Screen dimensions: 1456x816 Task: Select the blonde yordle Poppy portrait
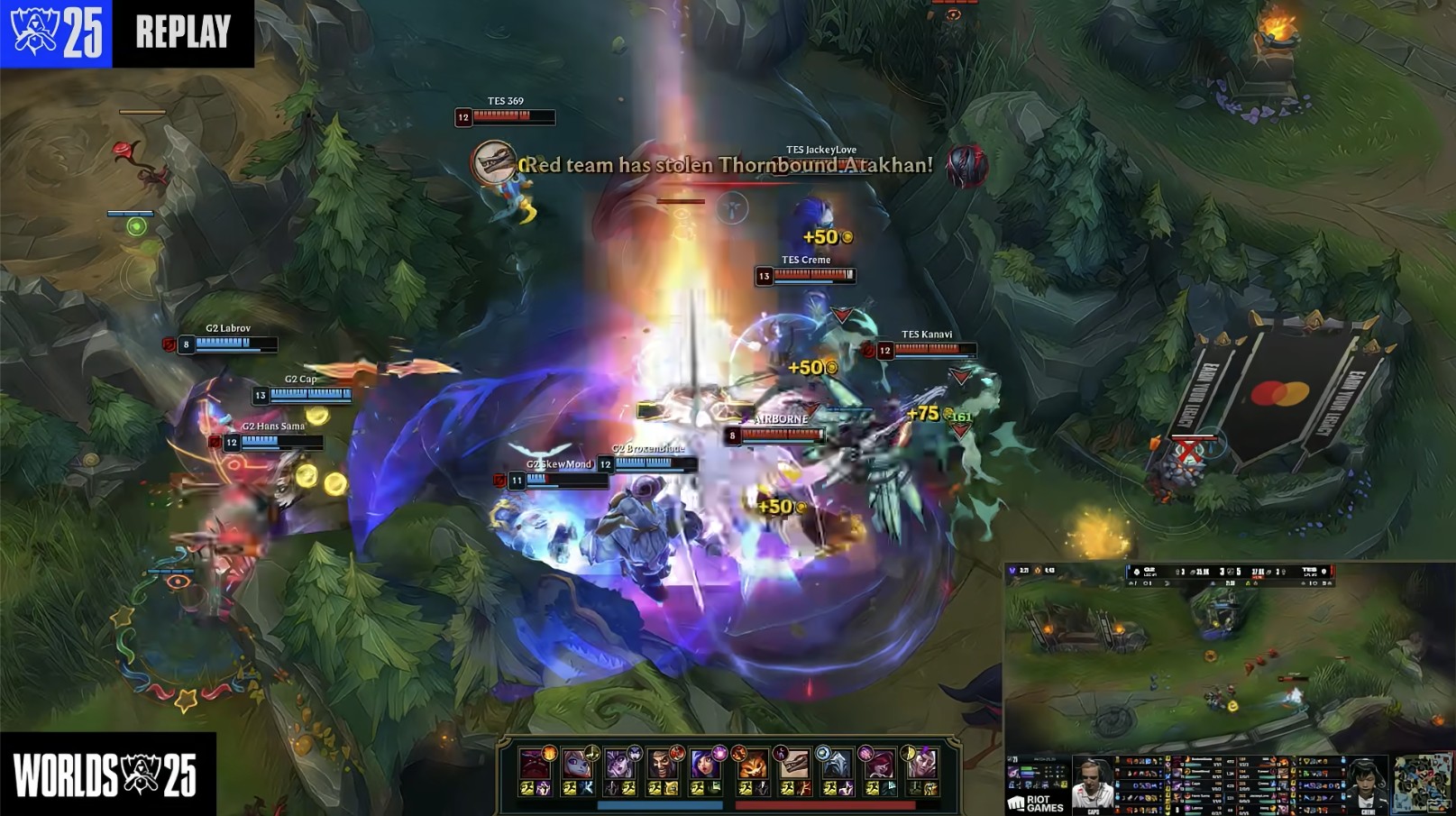(577, 765)
